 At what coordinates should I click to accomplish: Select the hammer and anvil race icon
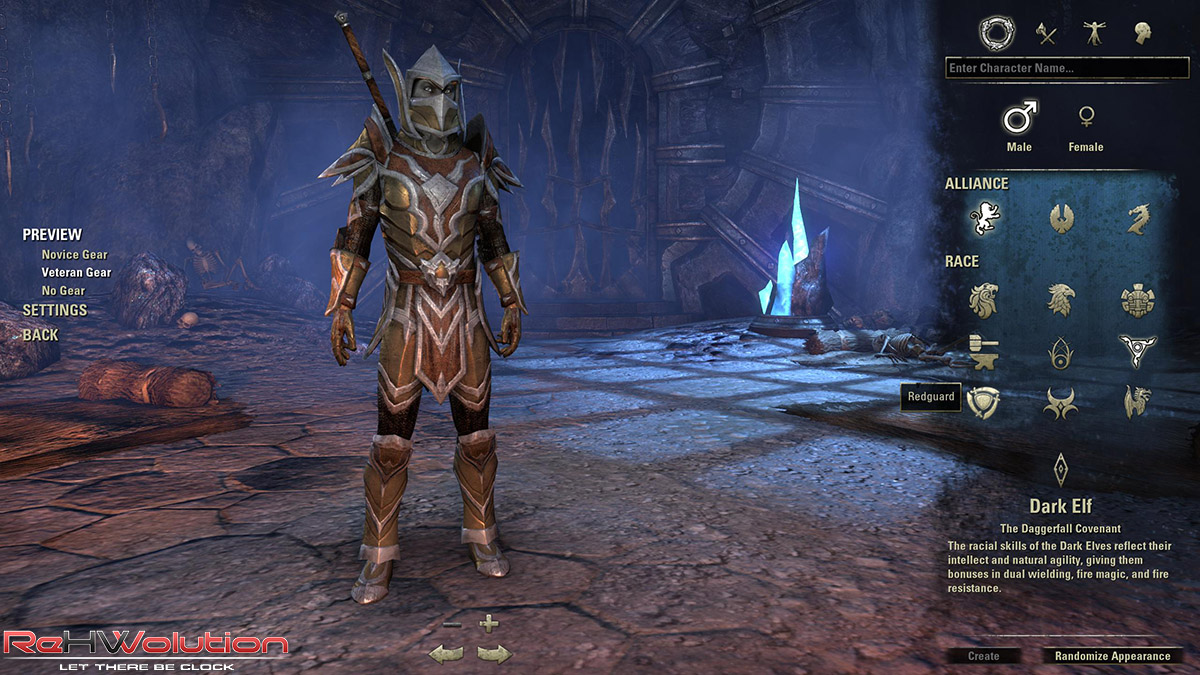(x=984, y=351)
